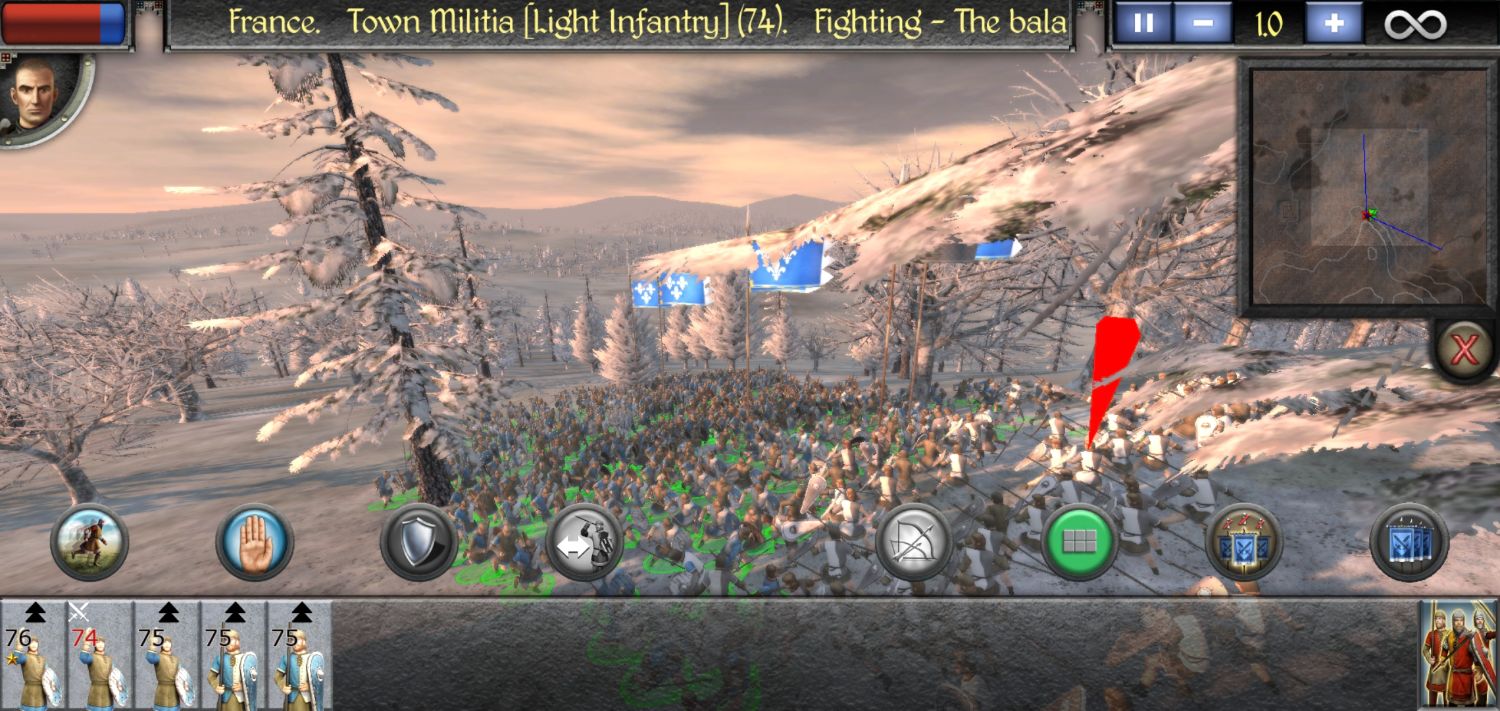Activate the halt order hand icon
This screenshot has width=1500, height=711.
(254, 543)
